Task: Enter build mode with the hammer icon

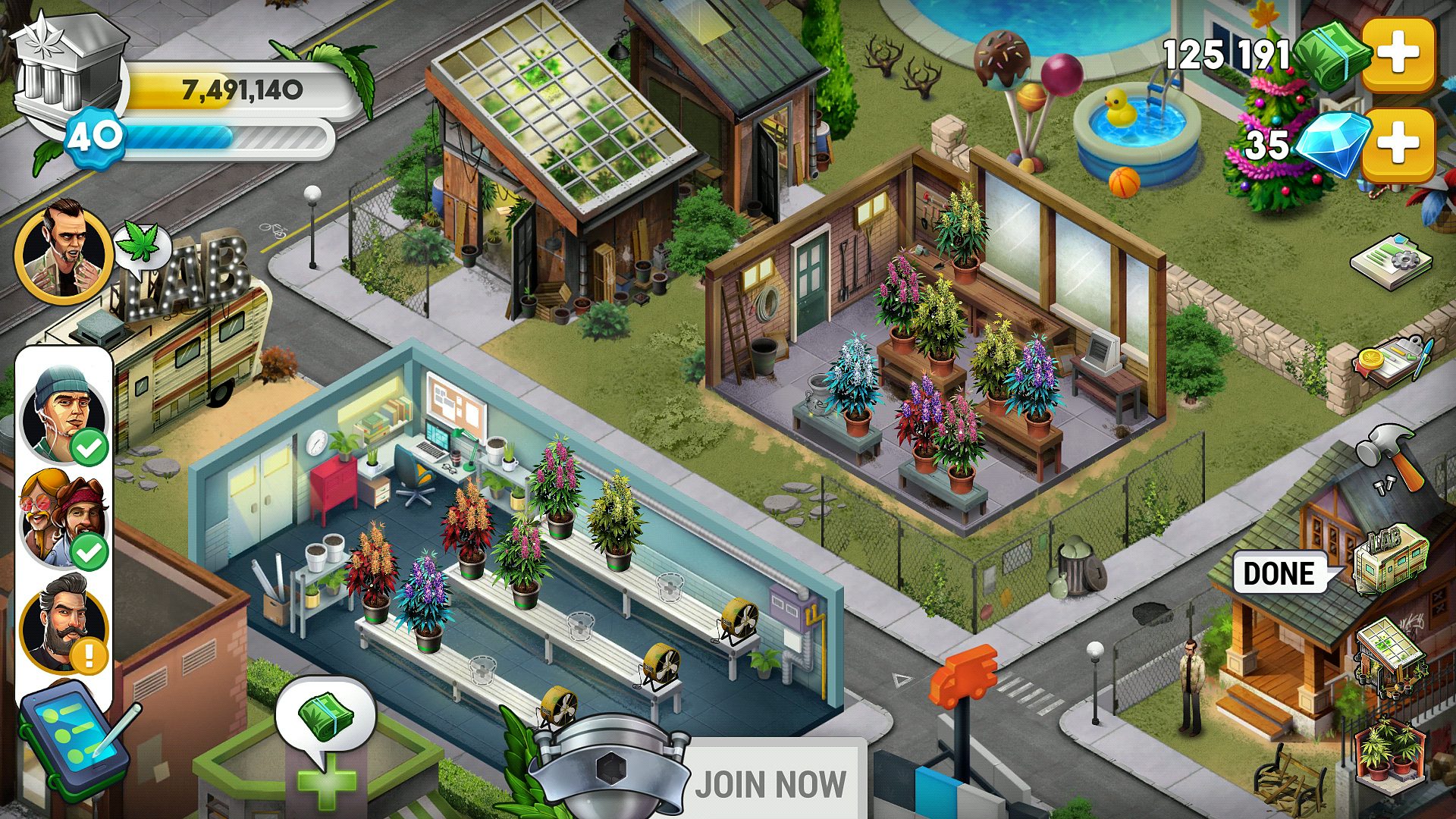Action: [1389, 457]
